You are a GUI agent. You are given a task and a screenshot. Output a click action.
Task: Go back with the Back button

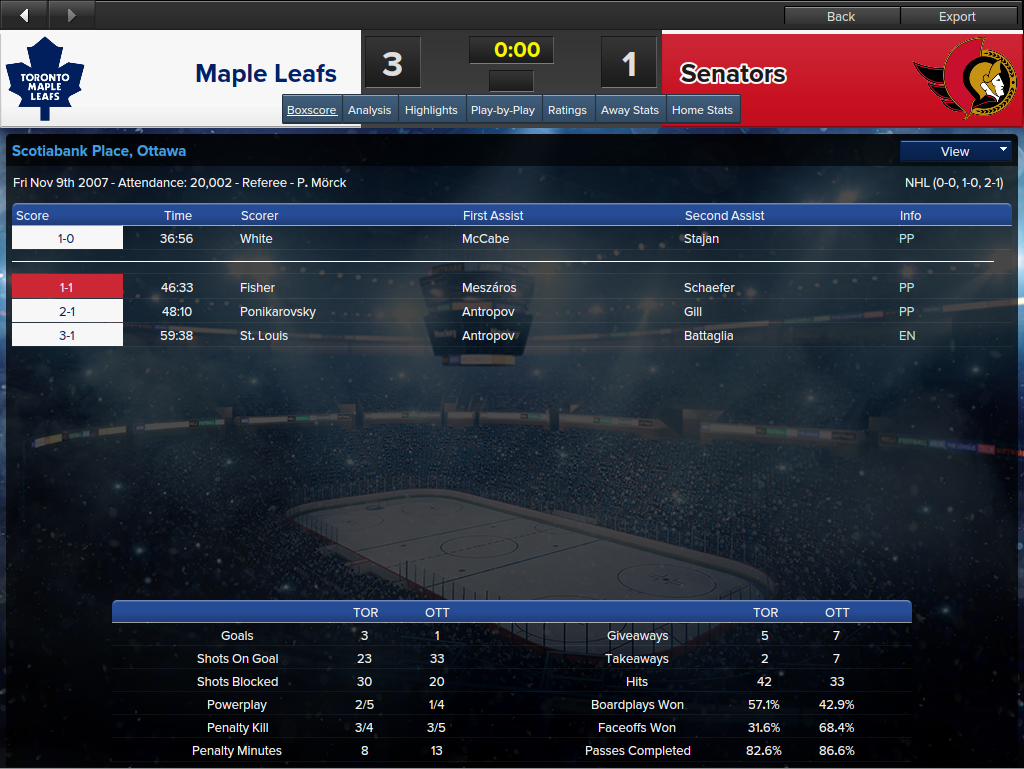pyautogui.click(x=841, y=16)
